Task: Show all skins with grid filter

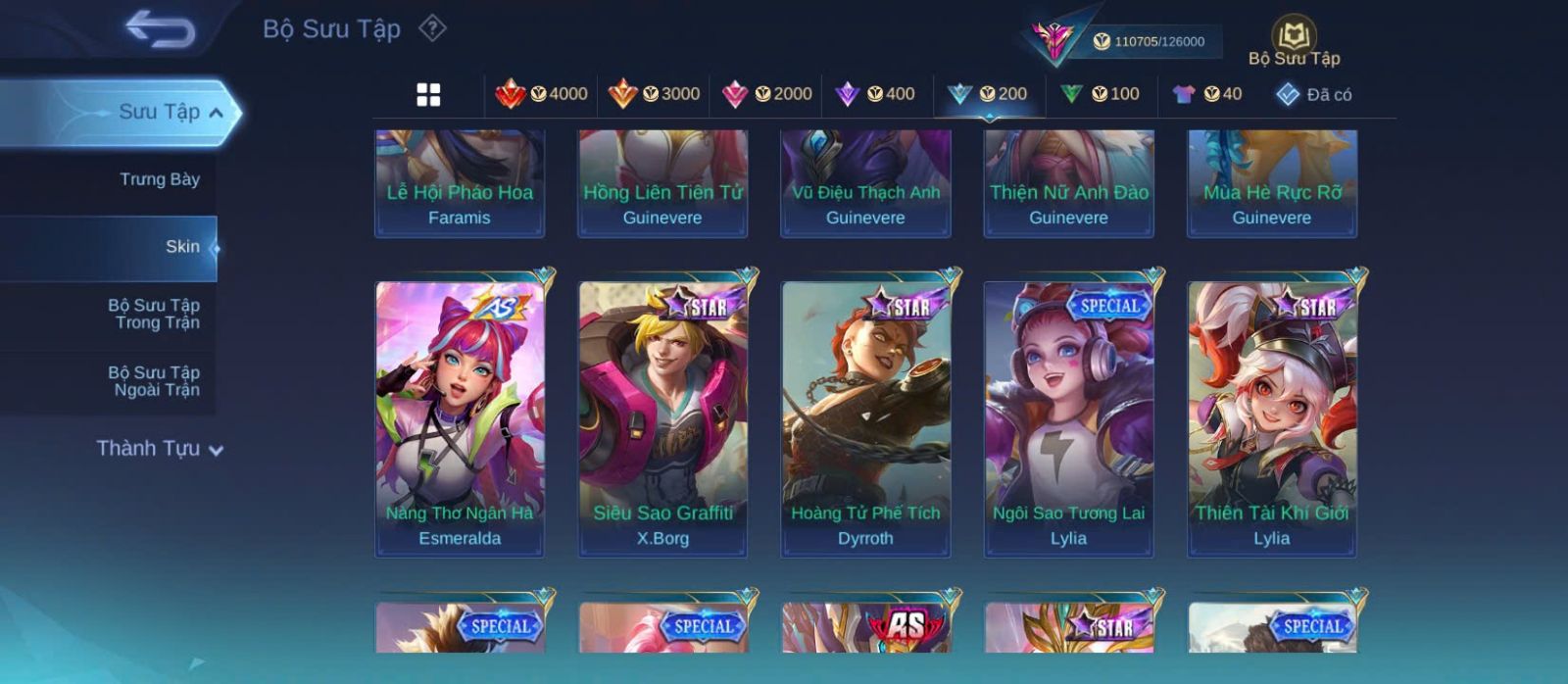Action: pos(428,94)
